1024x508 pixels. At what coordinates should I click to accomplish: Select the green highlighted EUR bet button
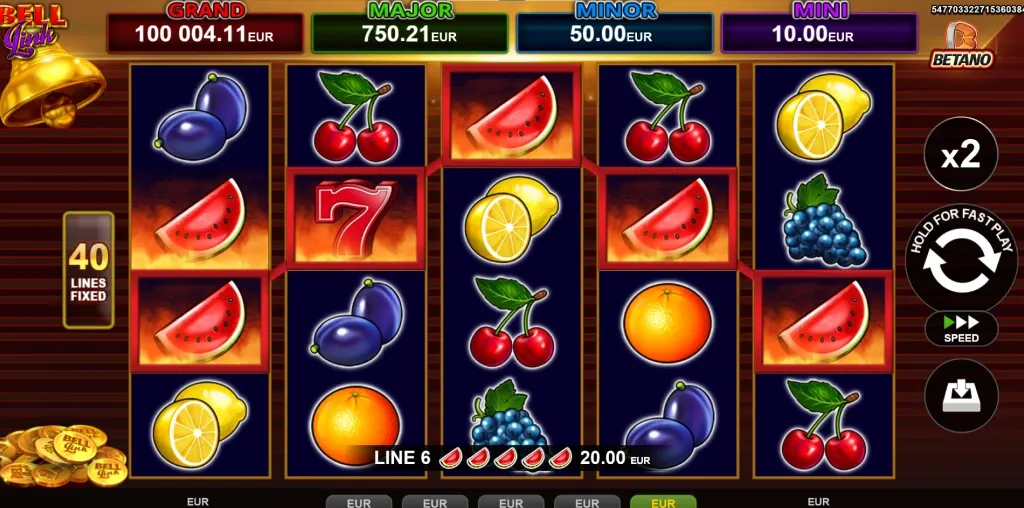[662, 502]
